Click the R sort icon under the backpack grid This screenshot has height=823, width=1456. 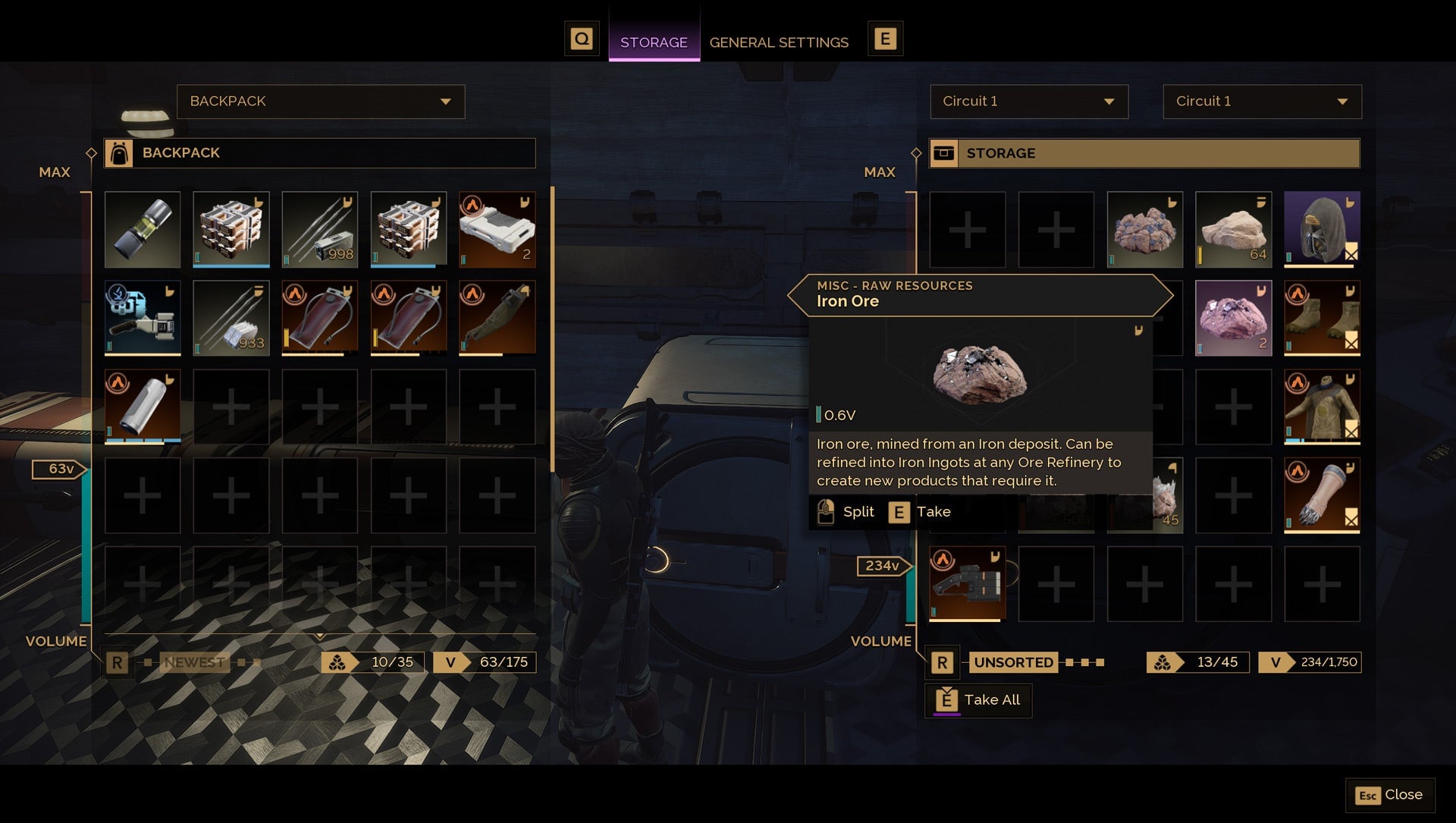pos(118,661)
